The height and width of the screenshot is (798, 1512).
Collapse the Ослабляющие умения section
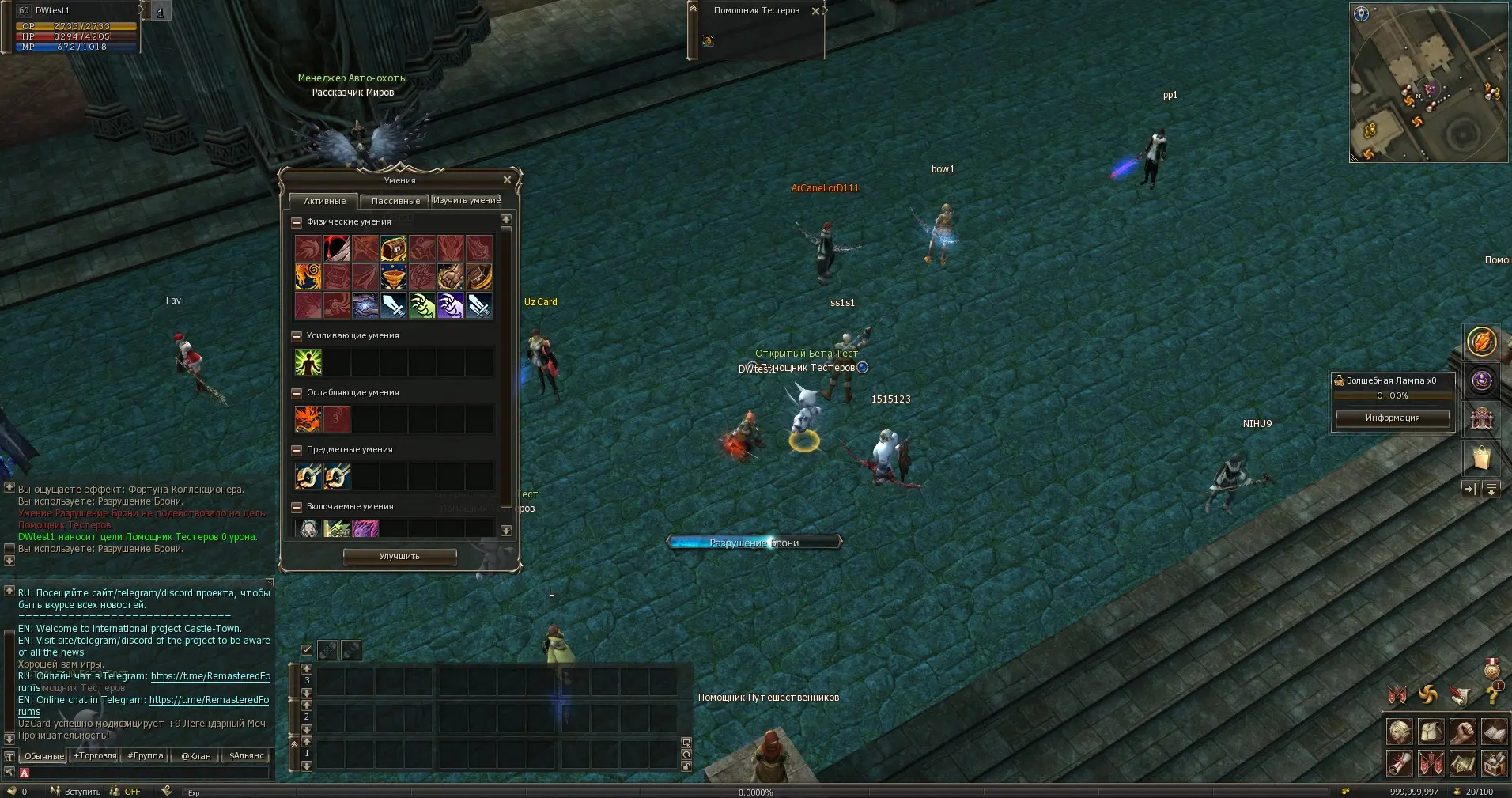297,393
